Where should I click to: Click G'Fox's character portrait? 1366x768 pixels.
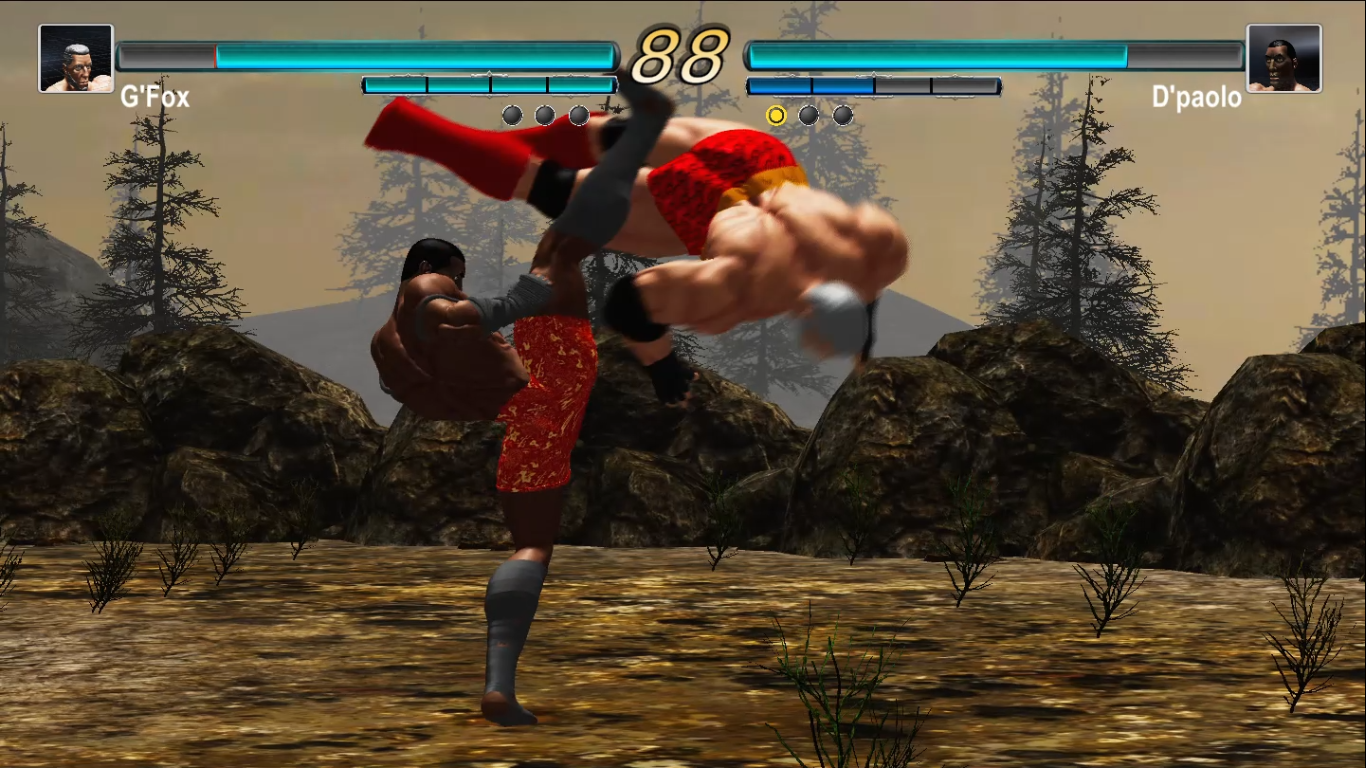76,57
